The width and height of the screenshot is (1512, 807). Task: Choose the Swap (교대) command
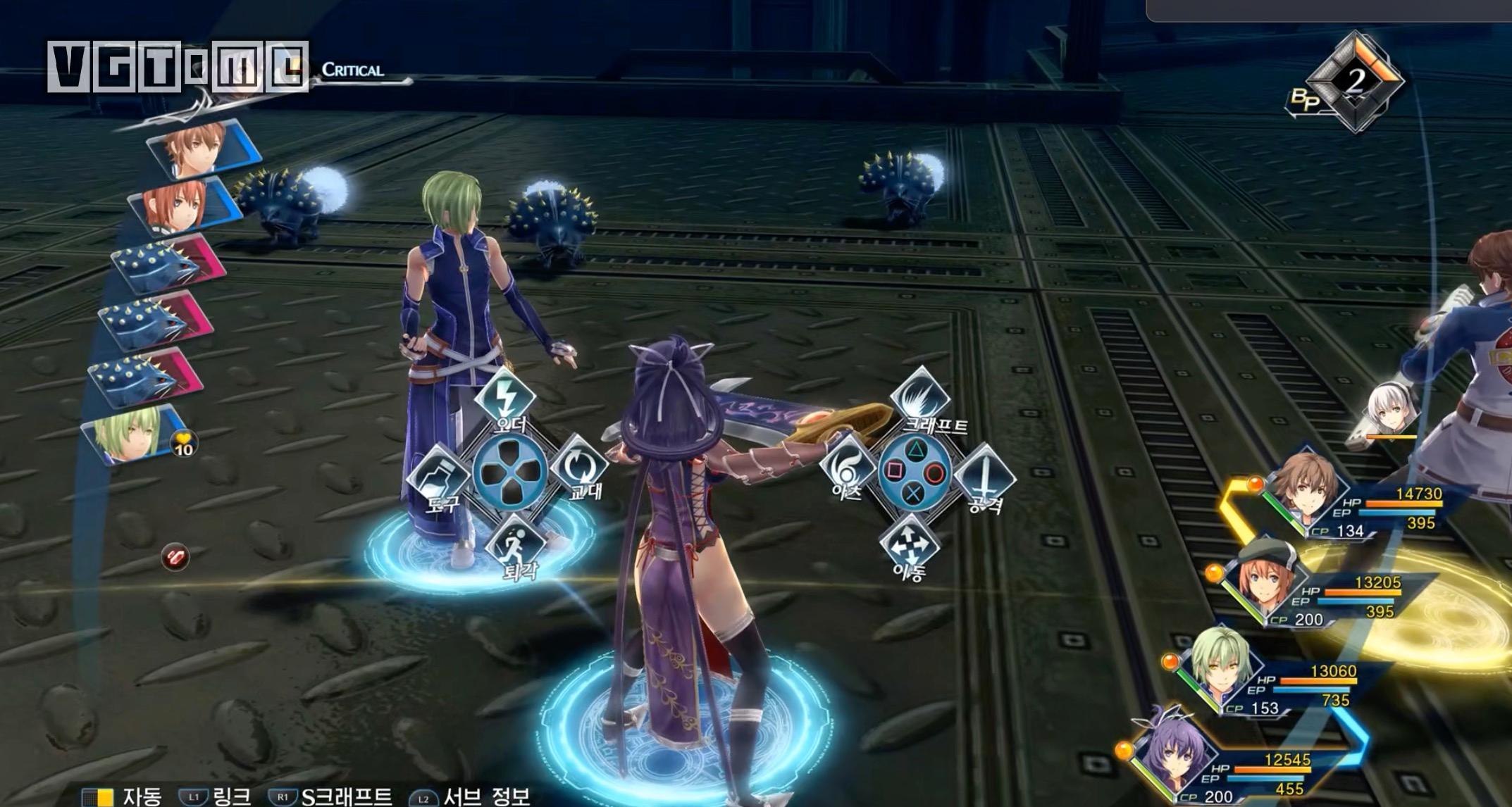(x=578, y=466)
